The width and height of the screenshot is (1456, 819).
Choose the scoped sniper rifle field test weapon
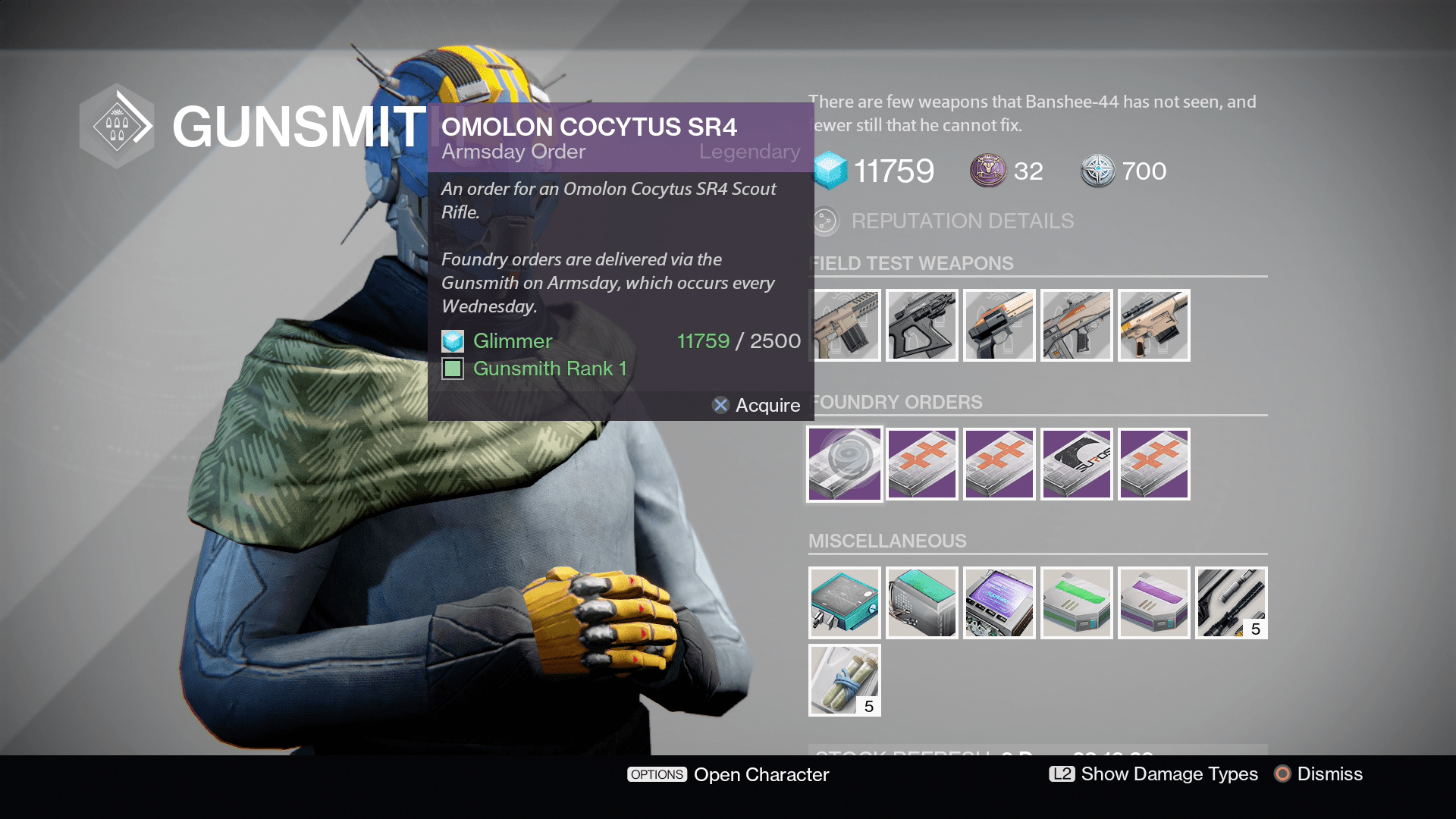[1153, 325]
